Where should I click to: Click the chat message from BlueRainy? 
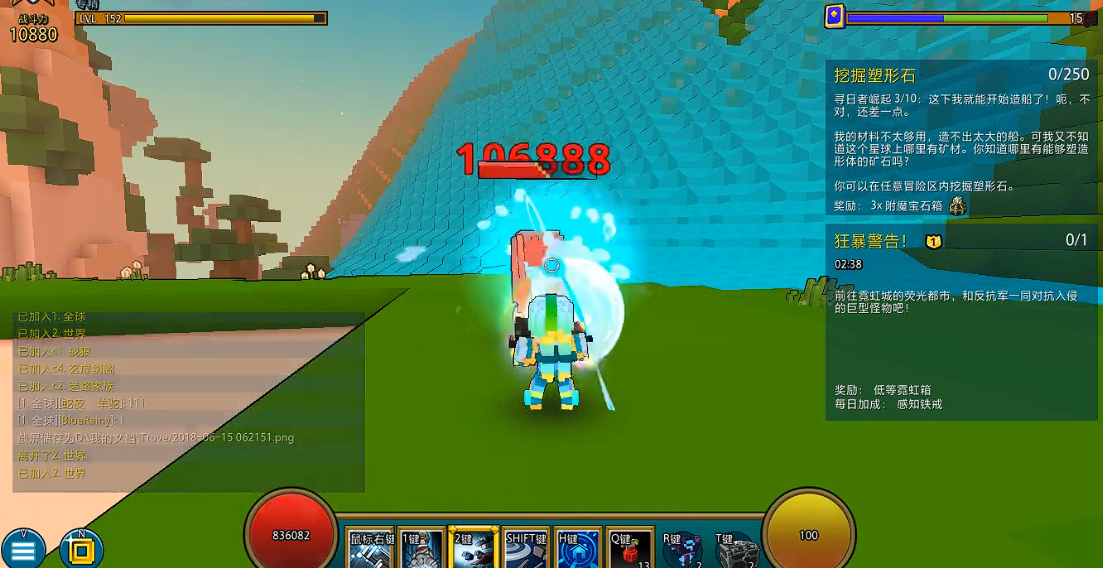80,420
